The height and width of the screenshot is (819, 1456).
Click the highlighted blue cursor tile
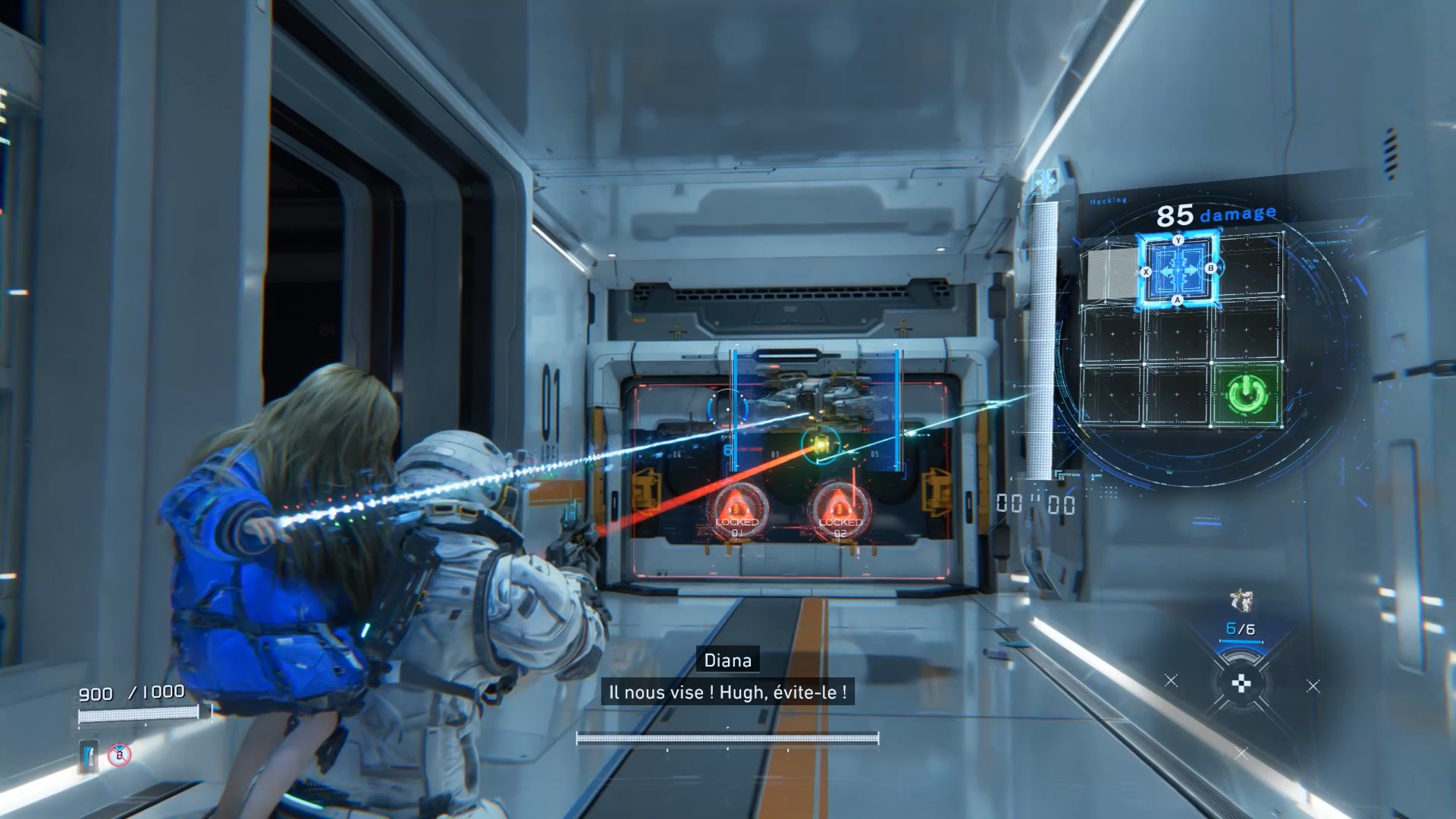pos(1178,270)
